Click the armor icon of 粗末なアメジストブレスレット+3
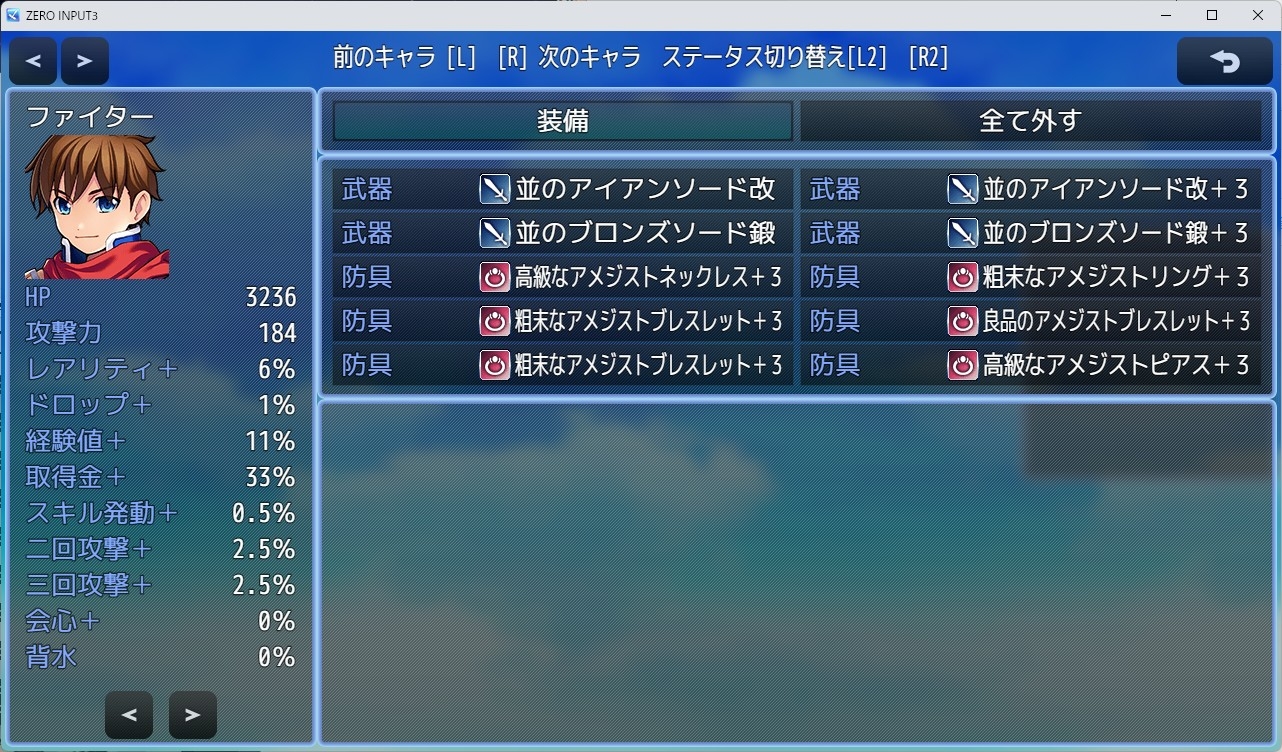The height and width of the screenshot is (752, 1282). 495,320
